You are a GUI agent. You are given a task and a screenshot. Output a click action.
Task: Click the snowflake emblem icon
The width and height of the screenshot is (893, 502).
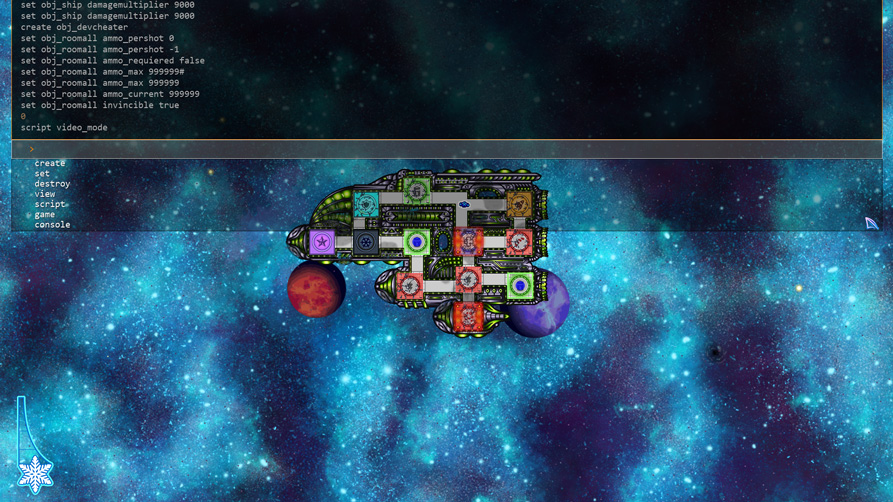tap(35, 472)
